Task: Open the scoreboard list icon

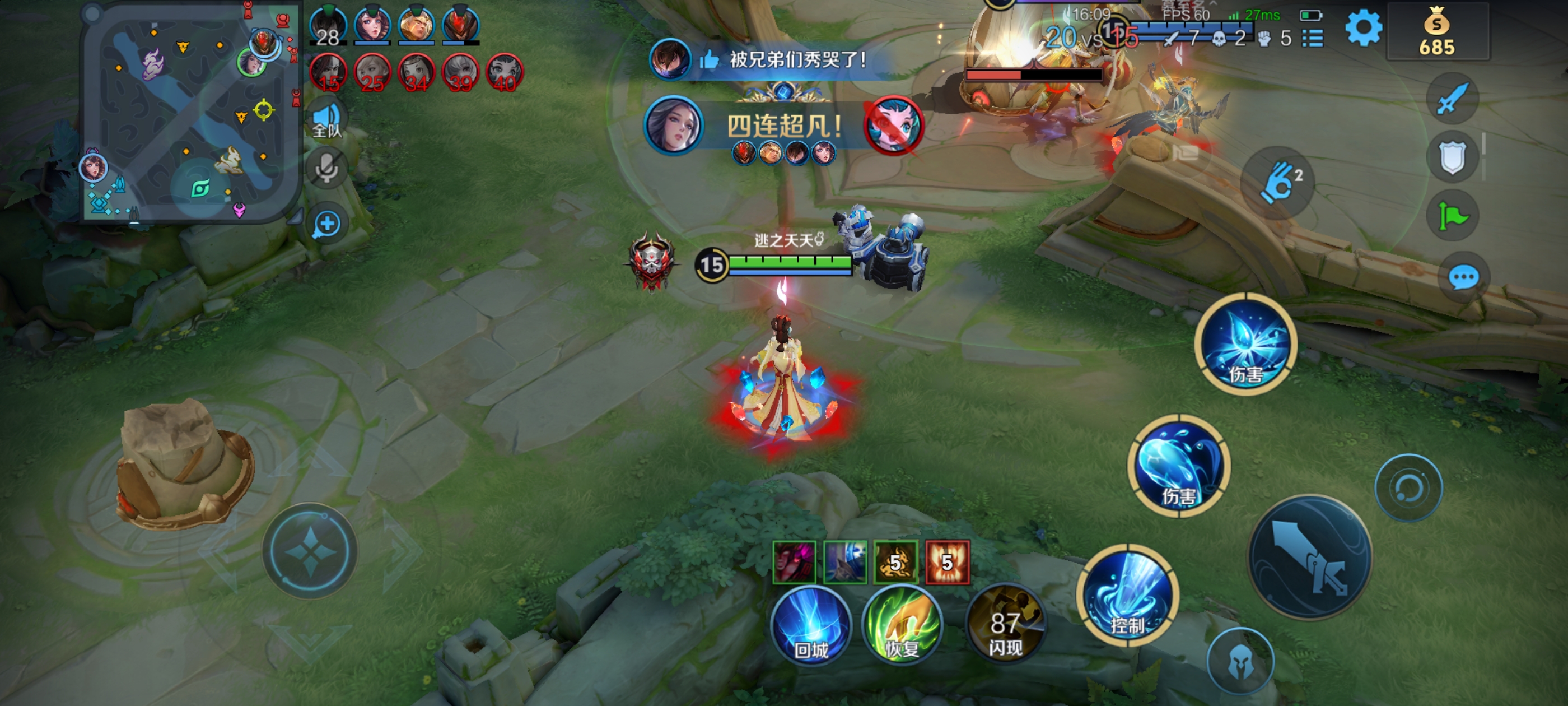Action: 1313,38
